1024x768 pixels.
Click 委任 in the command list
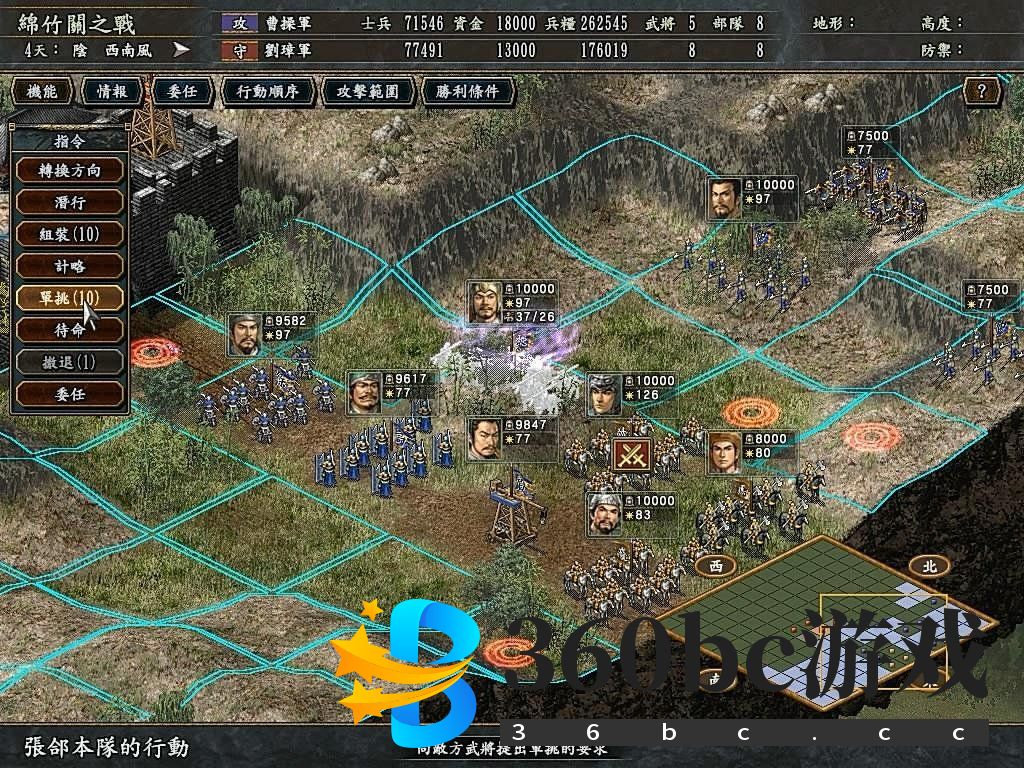(70, 394)
